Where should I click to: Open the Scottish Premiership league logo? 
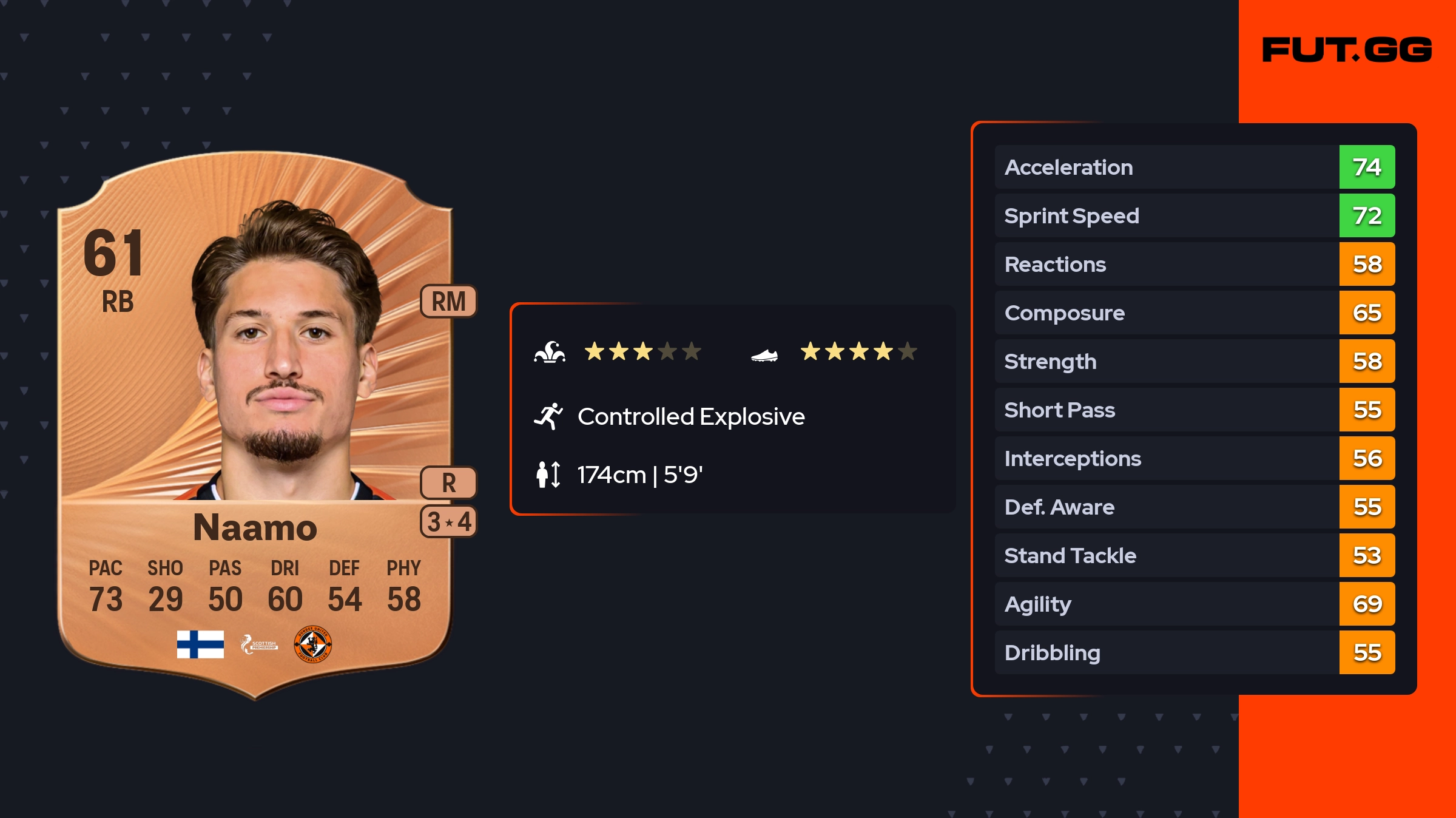tap(259, 644)
